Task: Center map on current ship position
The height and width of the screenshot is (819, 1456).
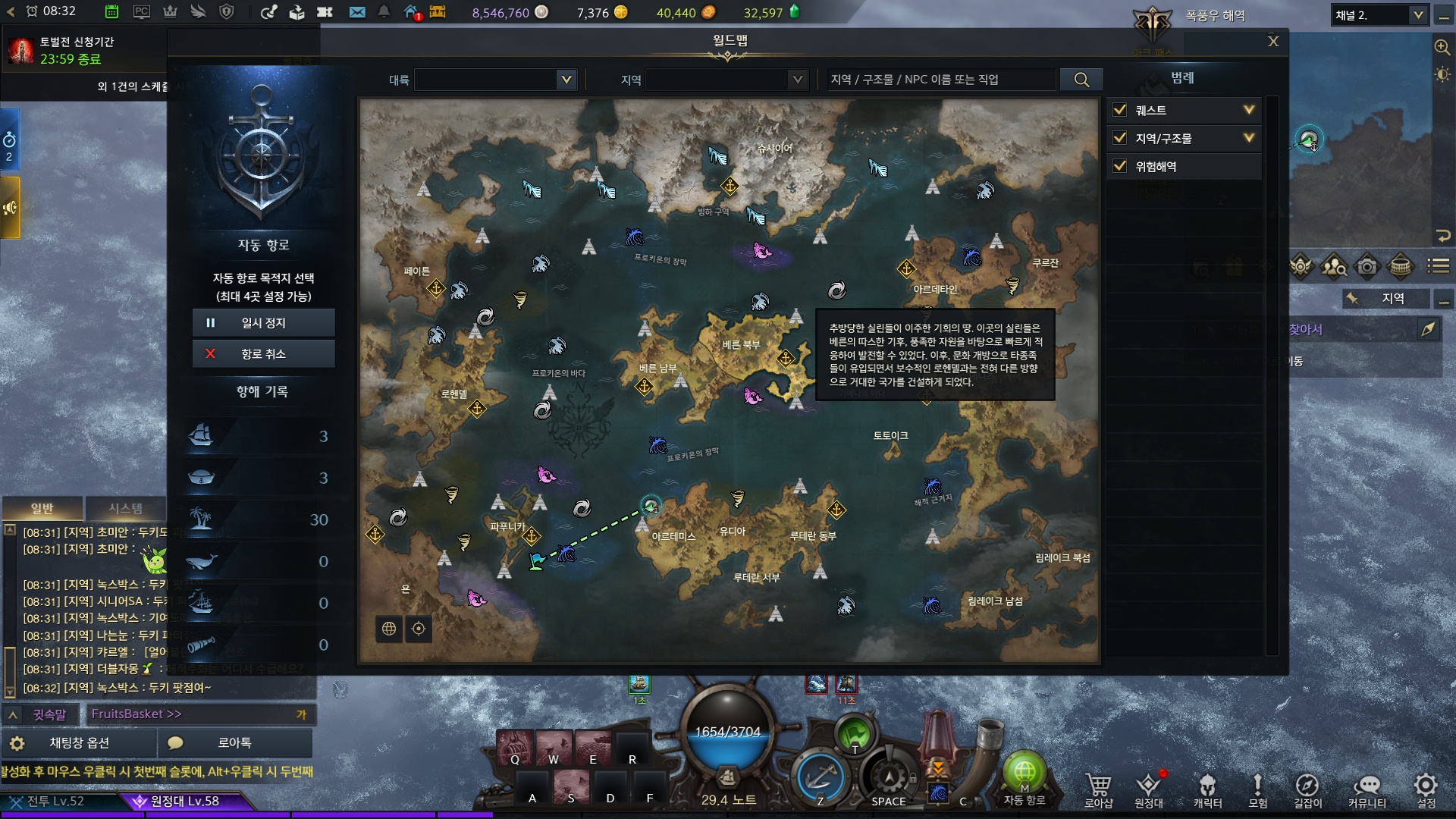Action: [x=419, y=629]
